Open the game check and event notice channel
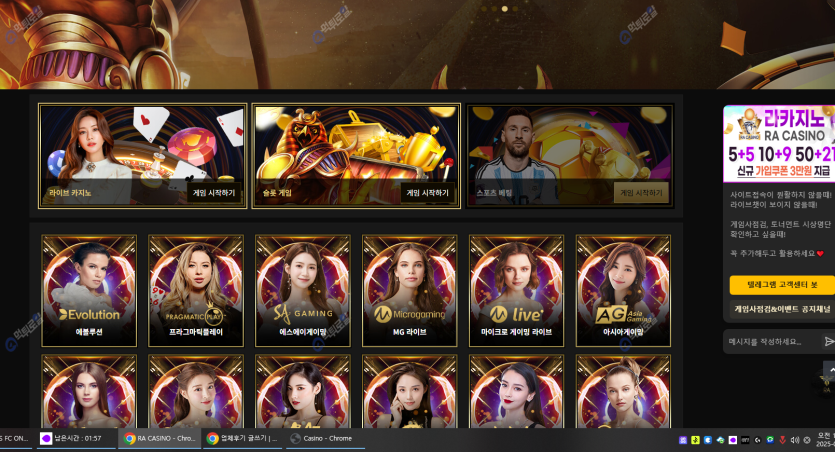 [781, 309]
